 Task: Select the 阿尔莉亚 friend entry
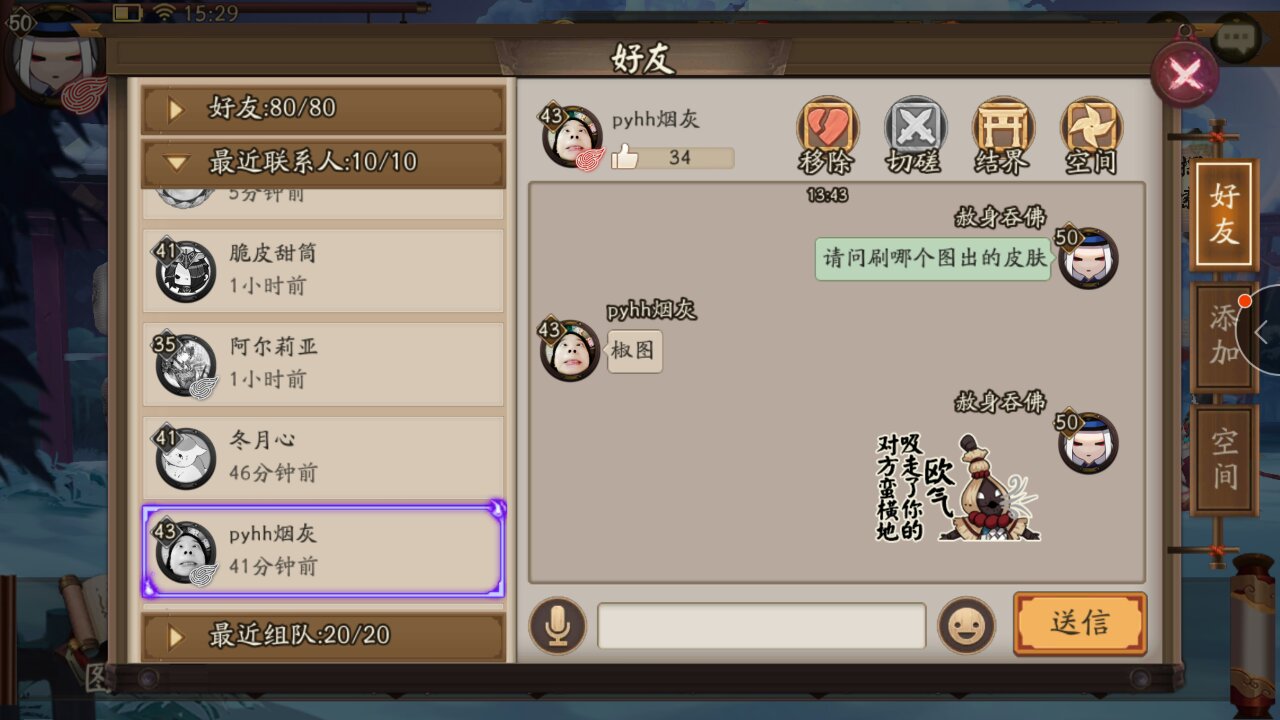(x=322, y=363)
